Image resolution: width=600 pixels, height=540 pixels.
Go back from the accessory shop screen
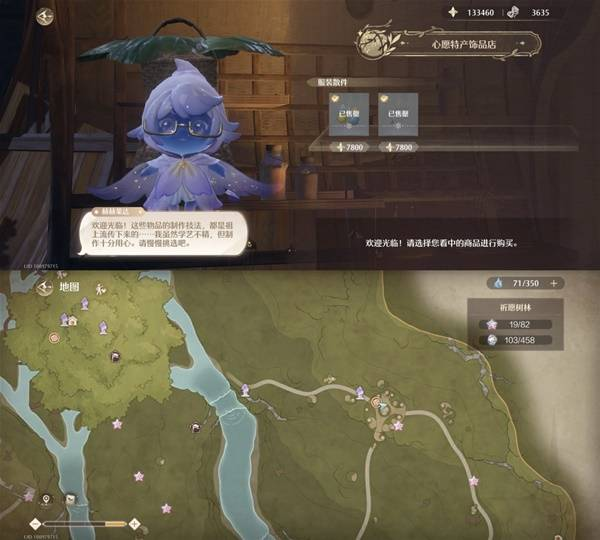pyautogui.click(x=44, y=17)
